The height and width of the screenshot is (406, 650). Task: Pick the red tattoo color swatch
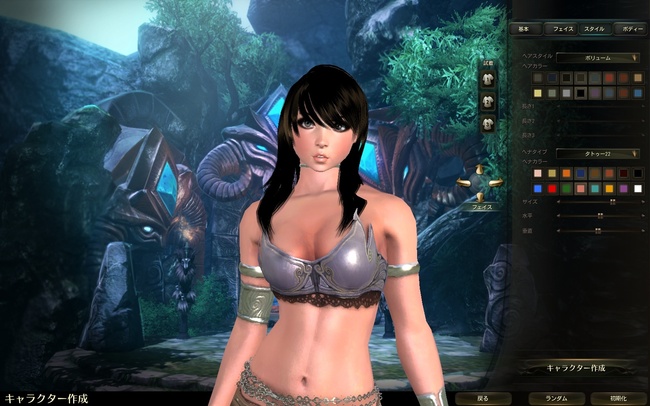point(553,188)
